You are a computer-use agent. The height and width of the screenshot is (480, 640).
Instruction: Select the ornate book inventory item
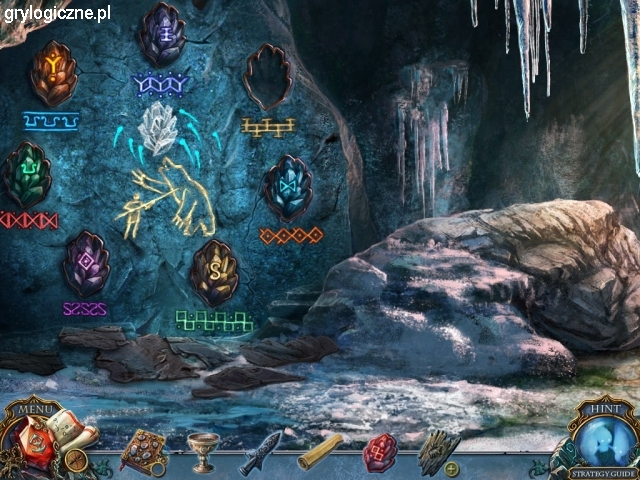point(143,451)
